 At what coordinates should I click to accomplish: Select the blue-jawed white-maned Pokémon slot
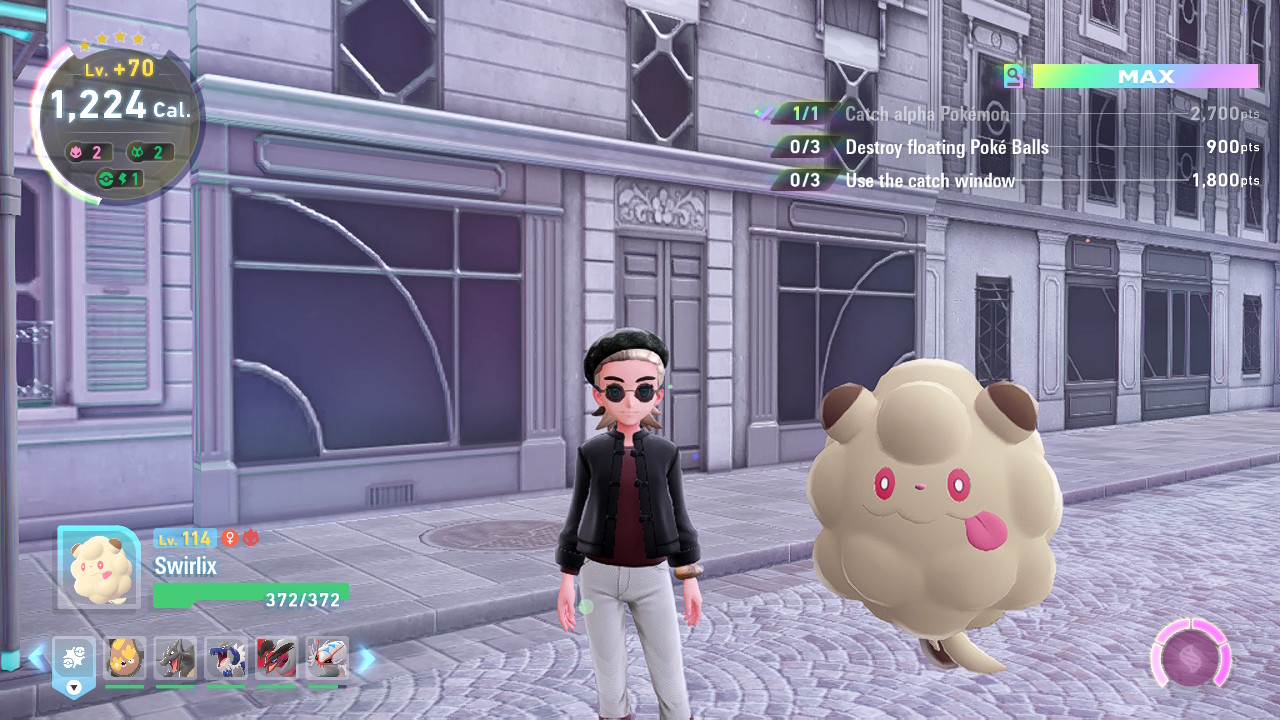coord(226,659)
